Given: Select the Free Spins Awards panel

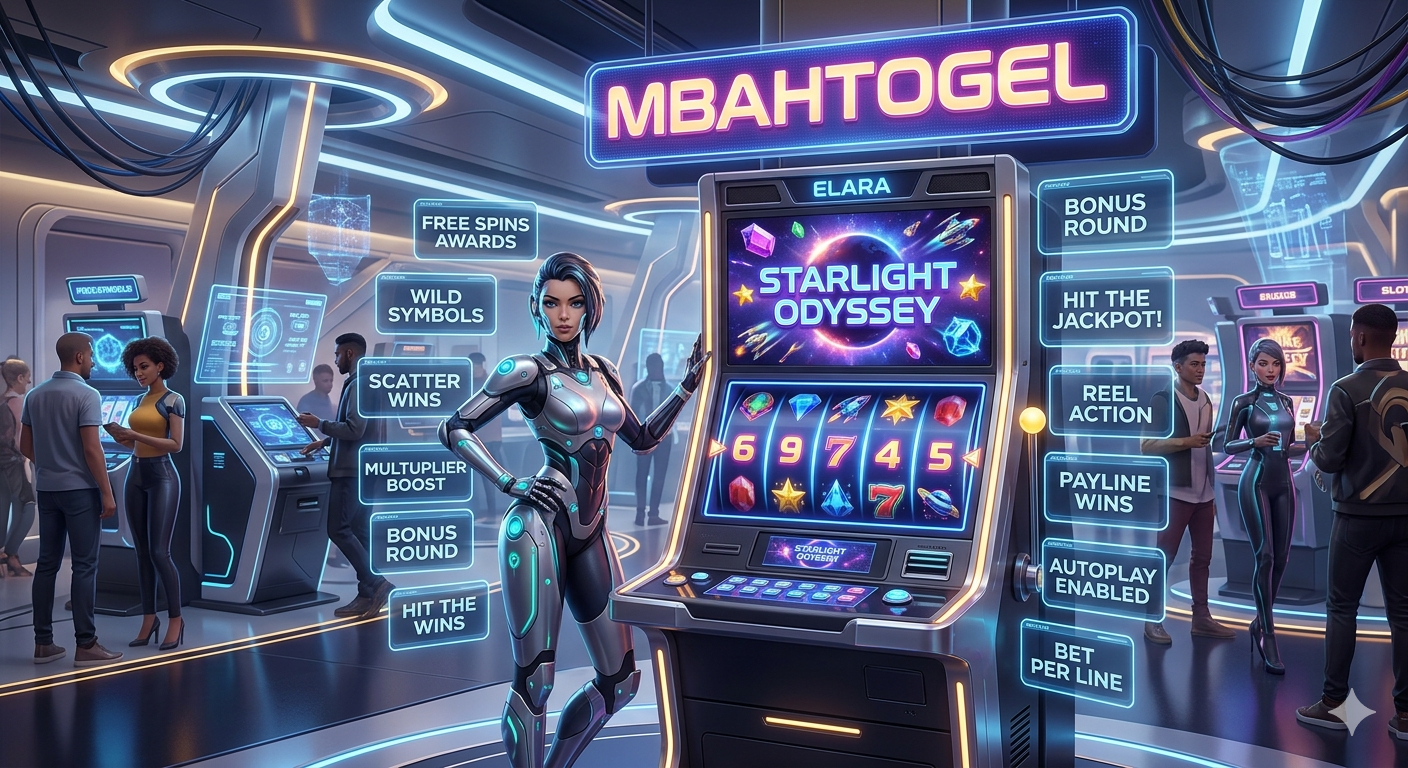Looking at the screenshot, I should coord(475,231).
